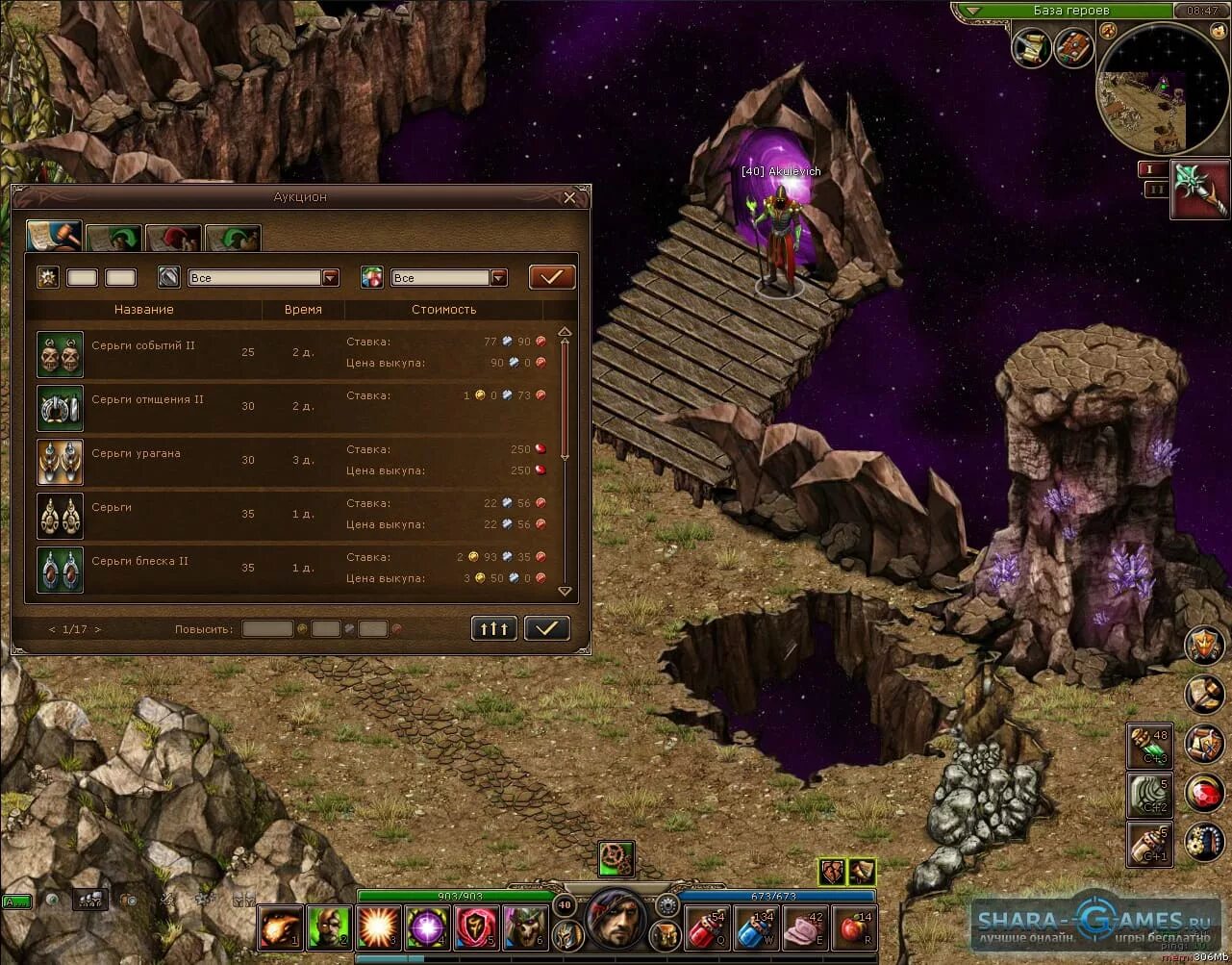1232x965 pixels.
Task: Open the item type dropdown beside the armor icon
Action: click(330, 278)
